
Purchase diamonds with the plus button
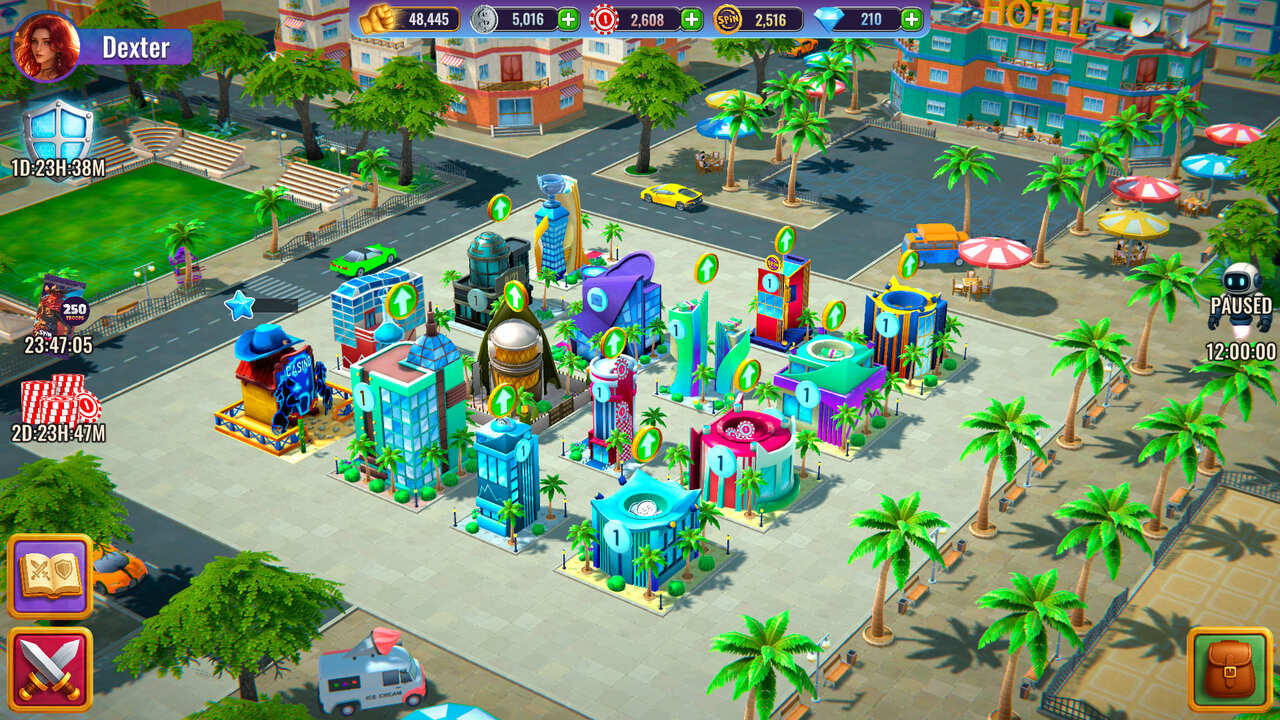tap(911, 19)
